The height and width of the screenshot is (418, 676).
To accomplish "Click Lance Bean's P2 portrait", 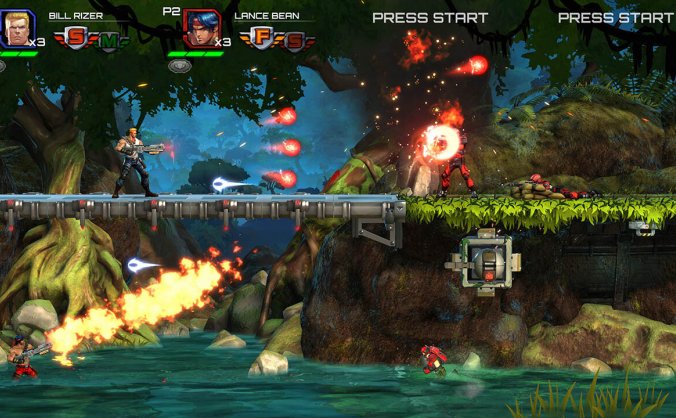I will click(200, 29).
